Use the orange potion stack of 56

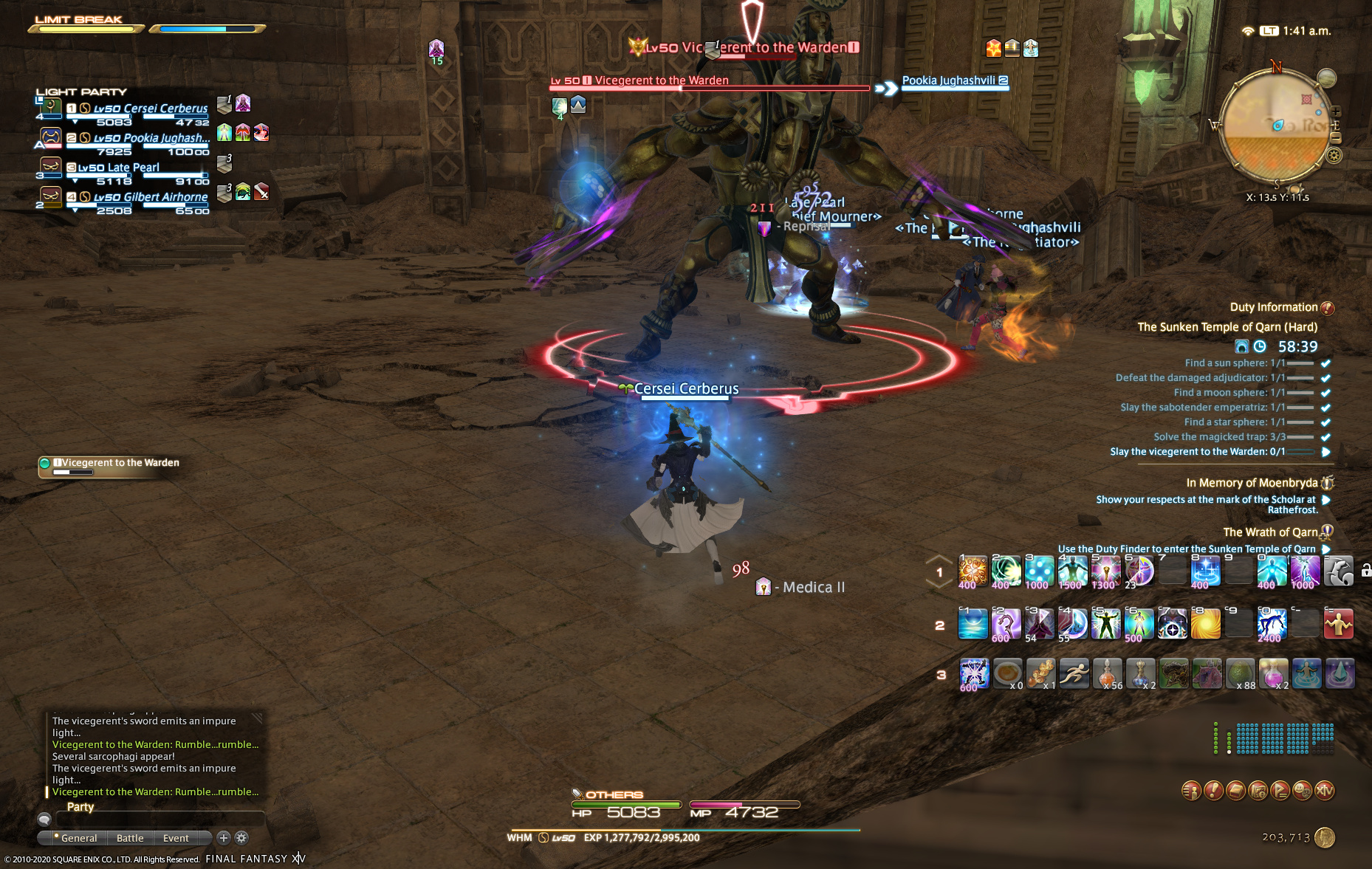coord(1107,673)
